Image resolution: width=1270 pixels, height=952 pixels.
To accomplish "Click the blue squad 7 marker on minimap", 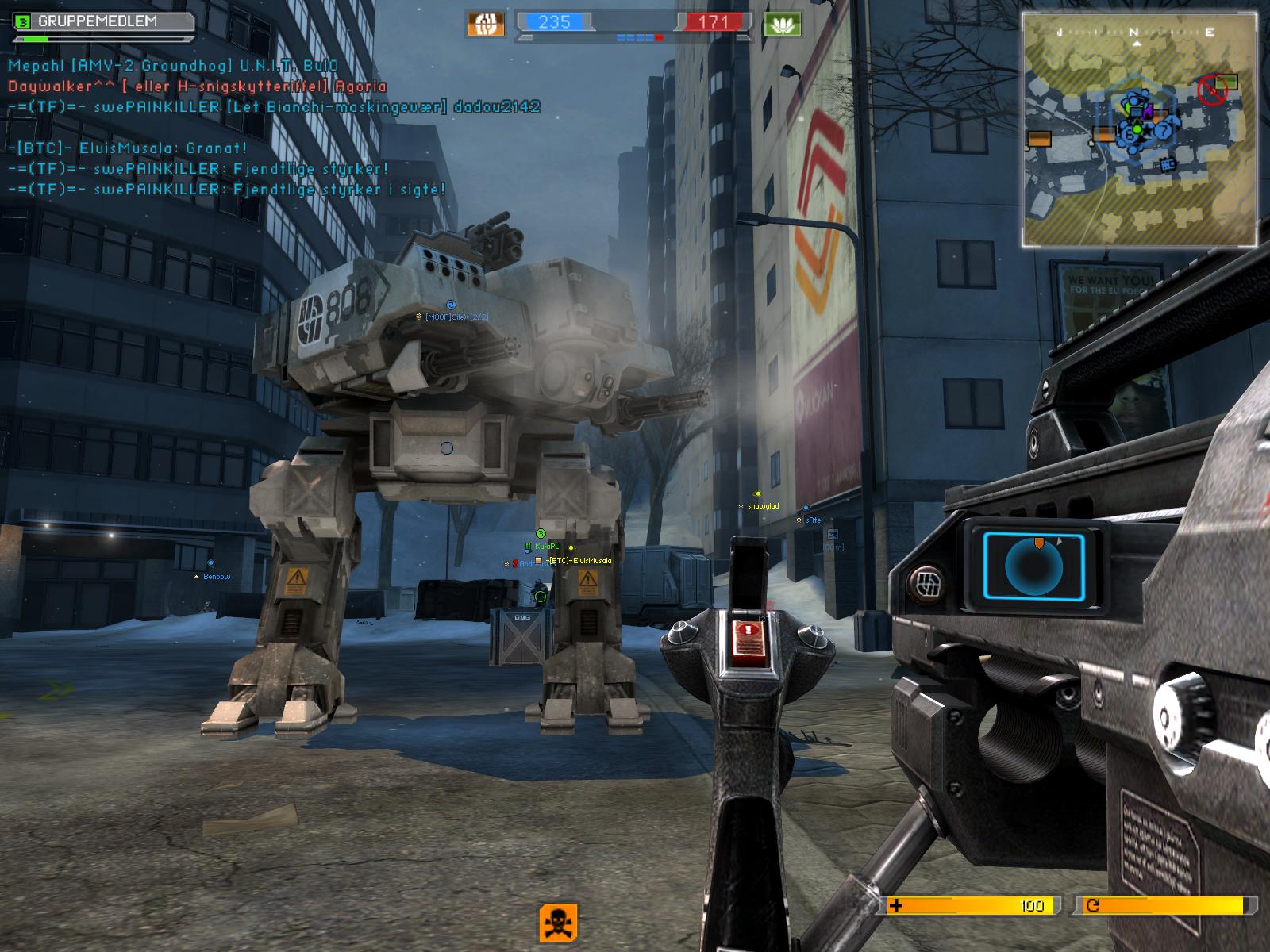I will pos(1164,129).
